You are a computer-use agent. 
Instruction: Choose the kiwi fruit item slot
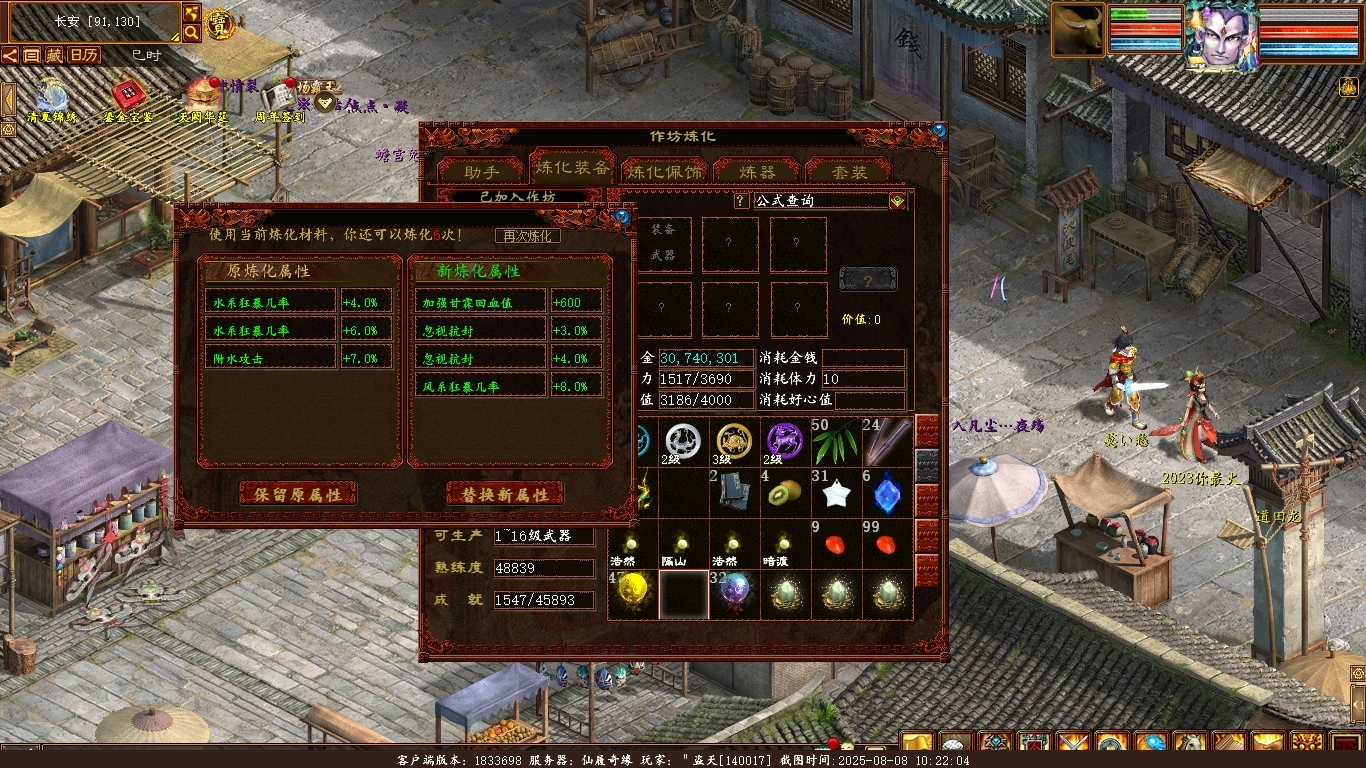[x=785, y=493]
